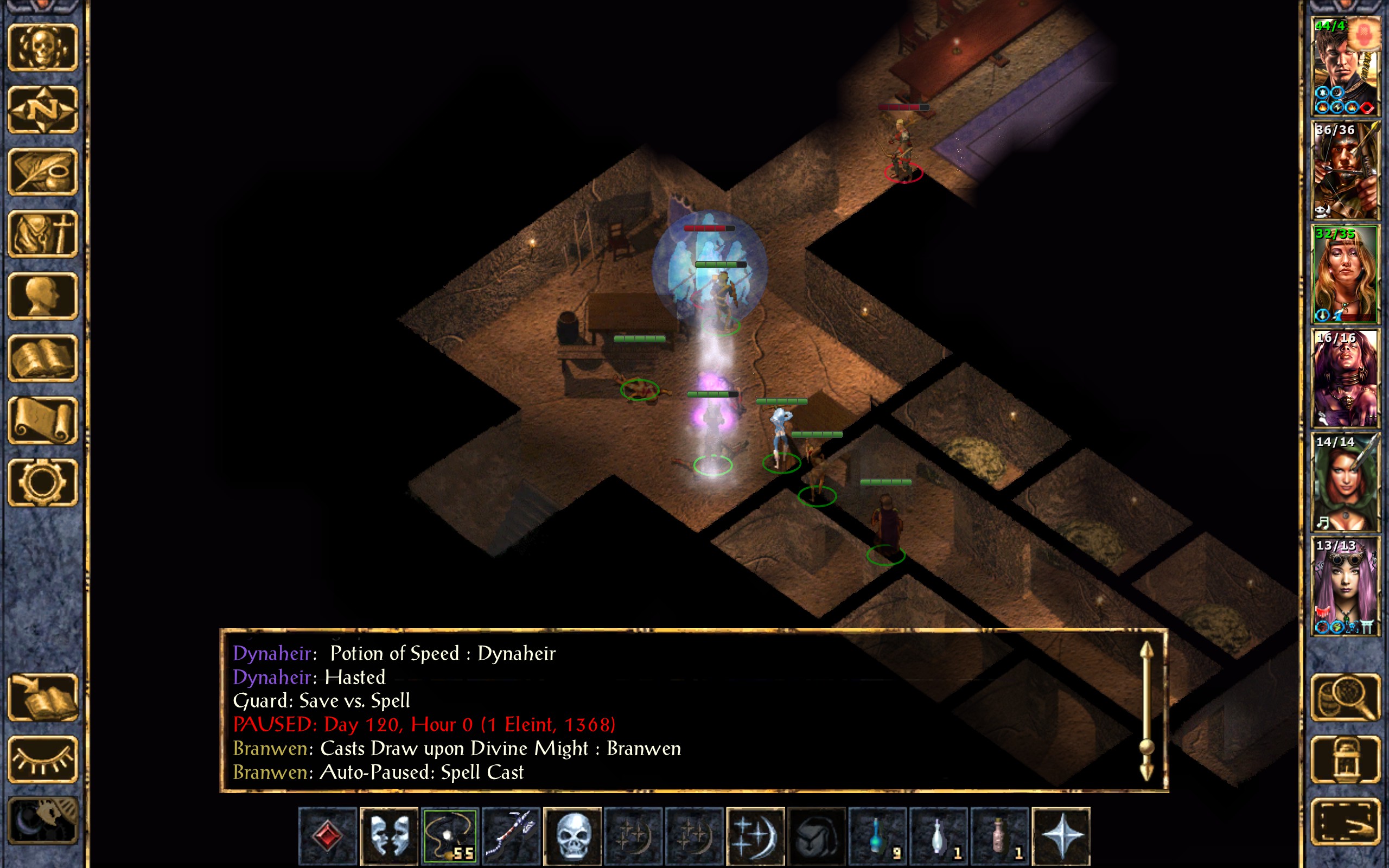
Task: Click the rest button with the moon
Action: coord(42,821)
